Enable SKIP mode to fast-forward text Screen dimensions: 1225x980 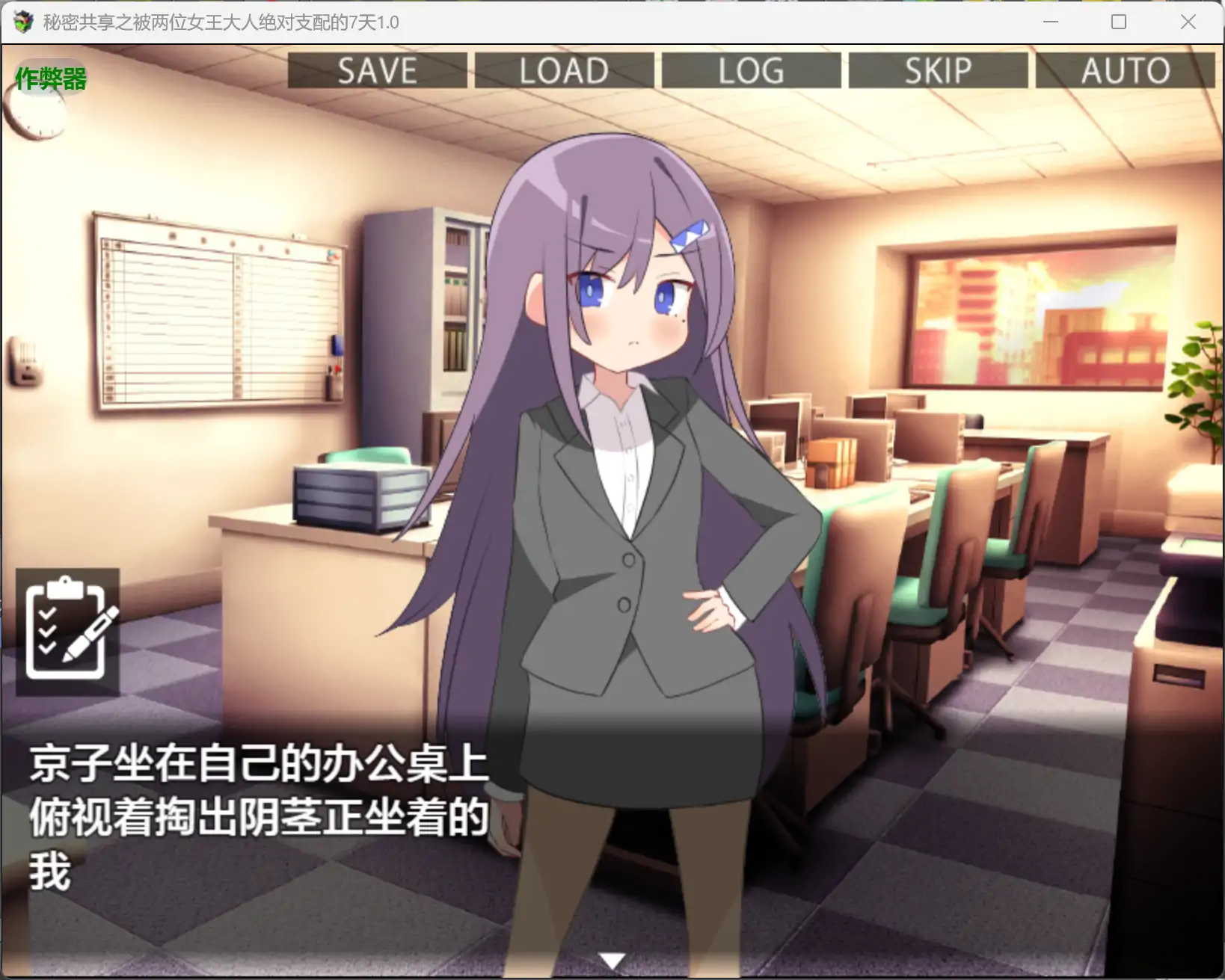[x=937, y=71]
